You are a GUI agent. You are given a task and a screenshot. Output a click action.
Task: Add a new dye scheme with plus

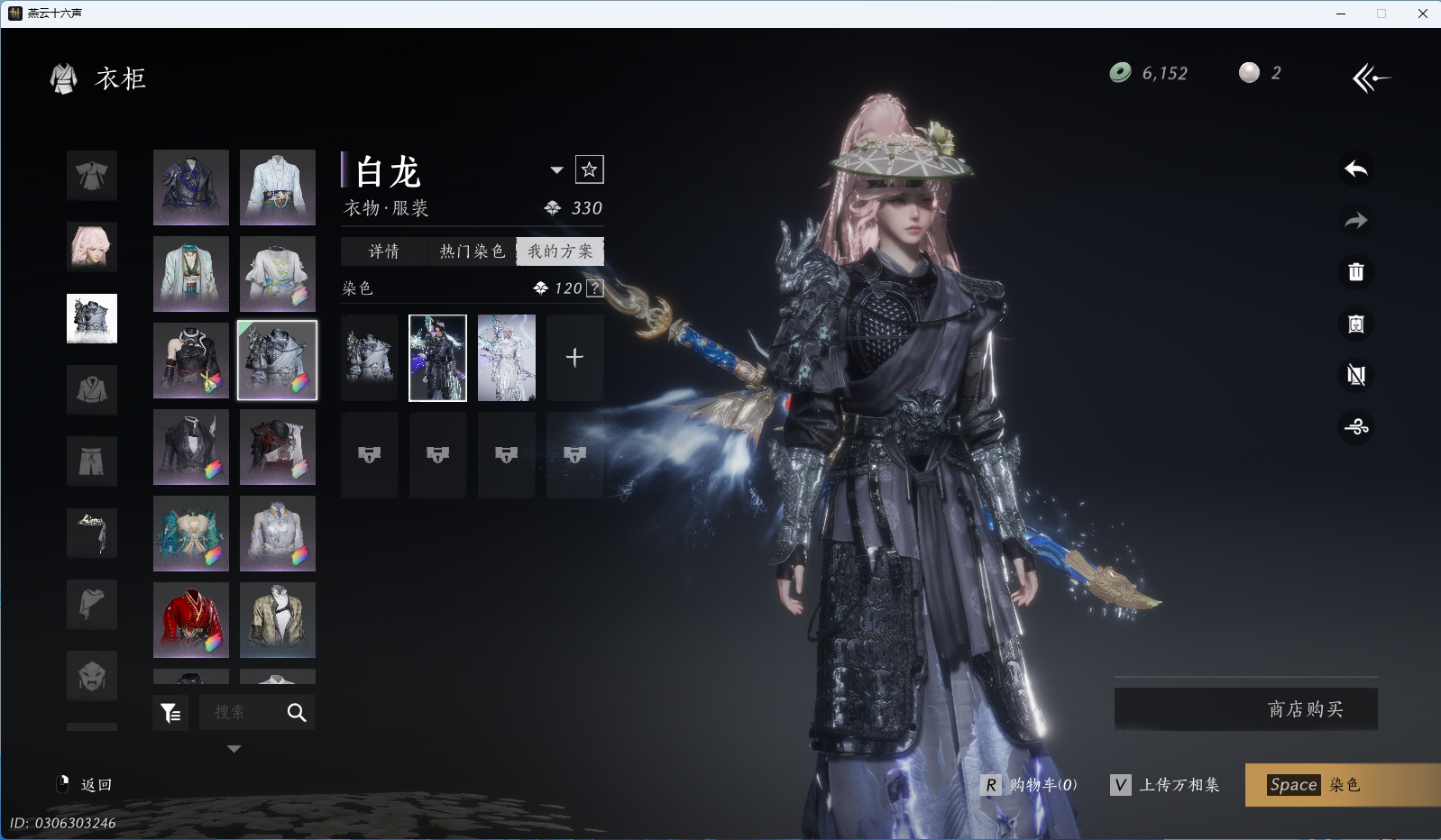pos(574,358)
